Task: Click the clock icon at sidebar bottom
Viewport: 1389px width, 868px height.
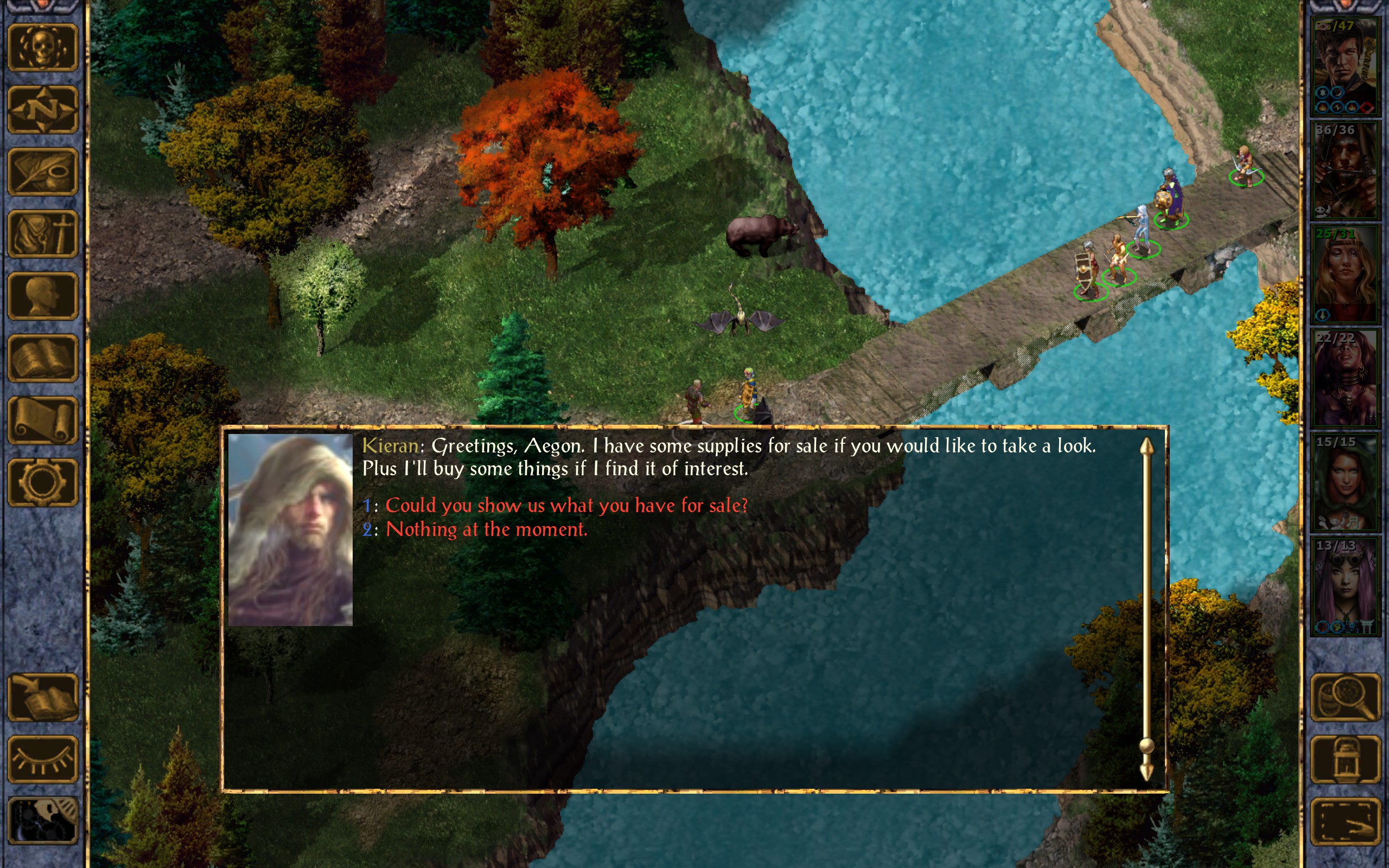Action: coord(43,821)
